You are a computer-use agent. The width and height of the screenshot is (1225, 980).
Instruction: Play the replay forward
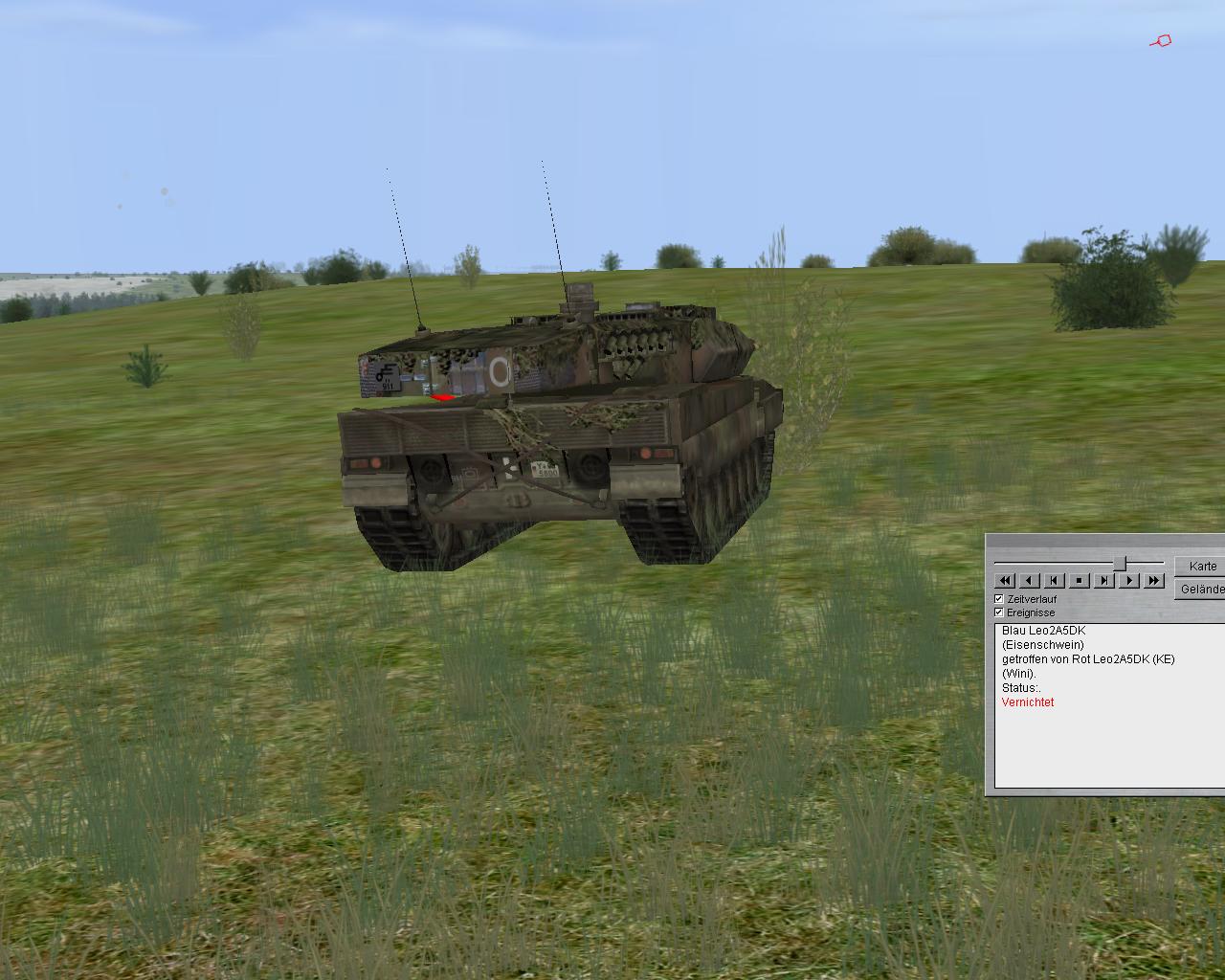tap(1129, 581)
